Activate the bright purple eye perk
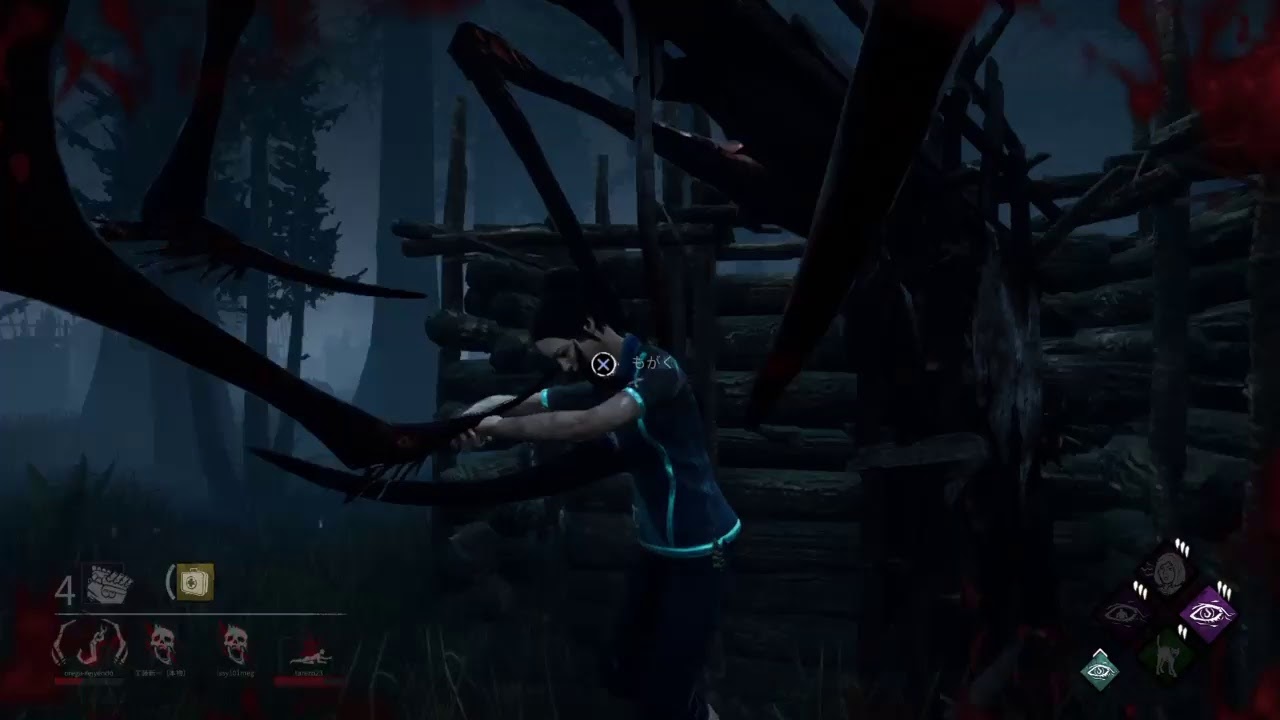The image size is (1280, 720). click(1208, 613)
